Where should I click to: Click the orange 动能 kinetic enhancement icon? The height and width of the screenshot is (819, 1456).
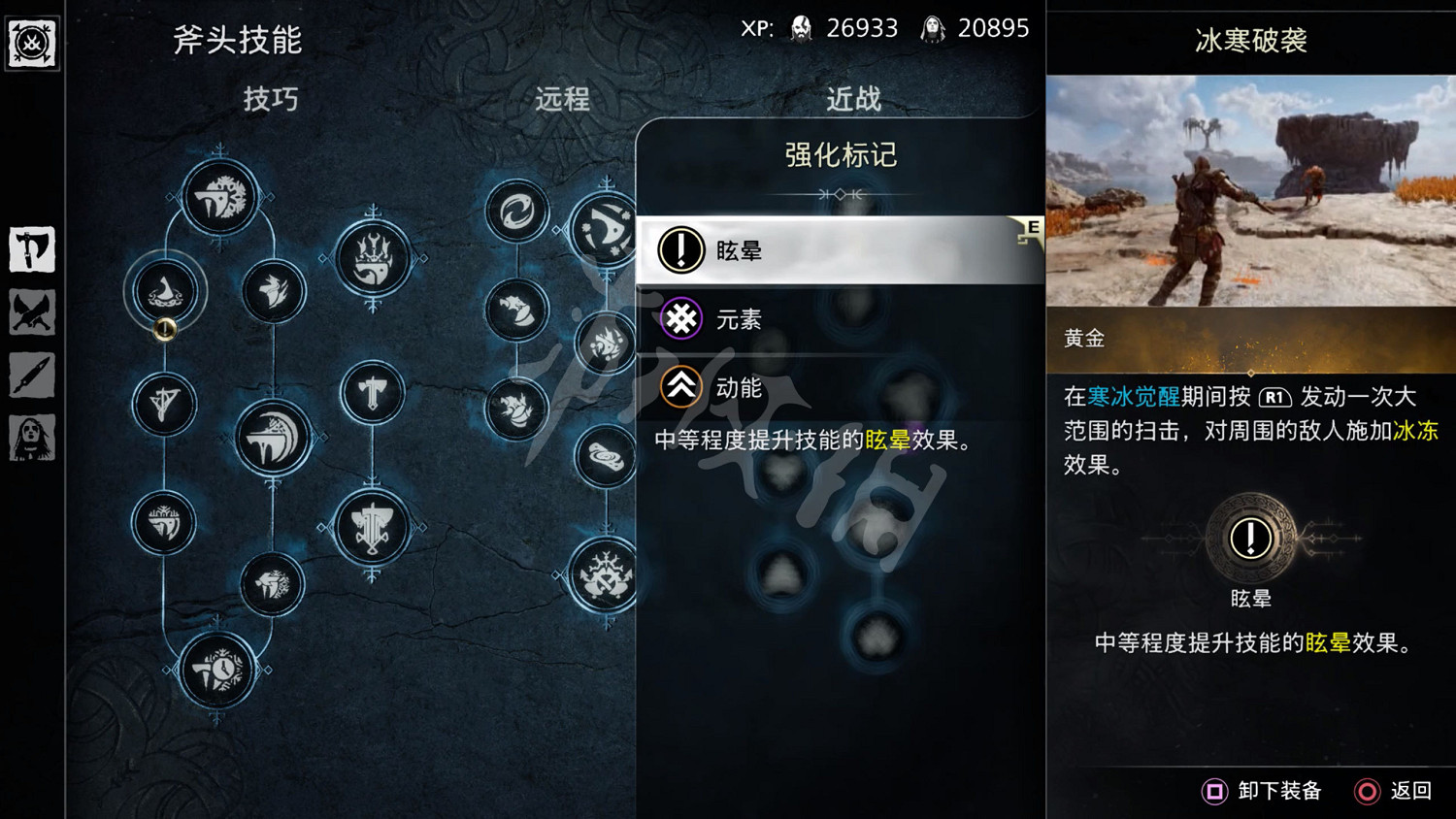coord(680,386)
